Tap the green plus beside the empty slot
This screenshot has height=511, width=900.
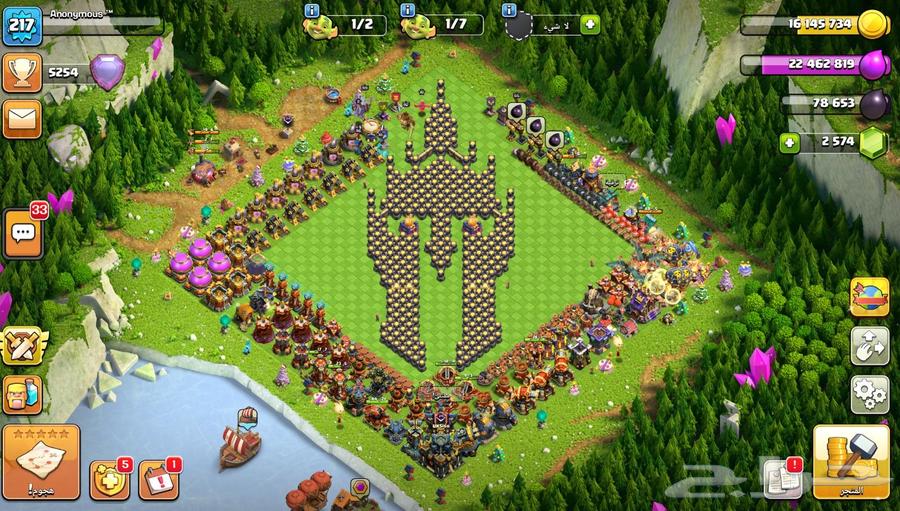click(590, 24)
